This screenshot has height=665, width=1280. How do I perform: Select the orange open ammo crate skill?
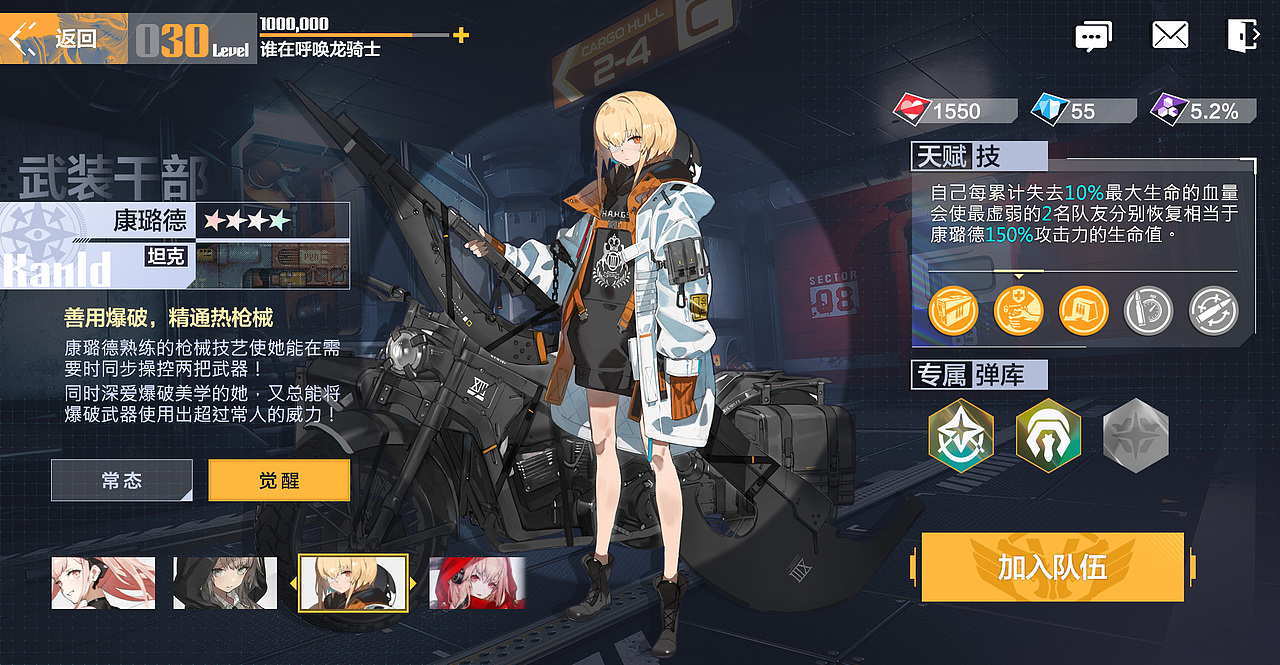coord(1083,311)
